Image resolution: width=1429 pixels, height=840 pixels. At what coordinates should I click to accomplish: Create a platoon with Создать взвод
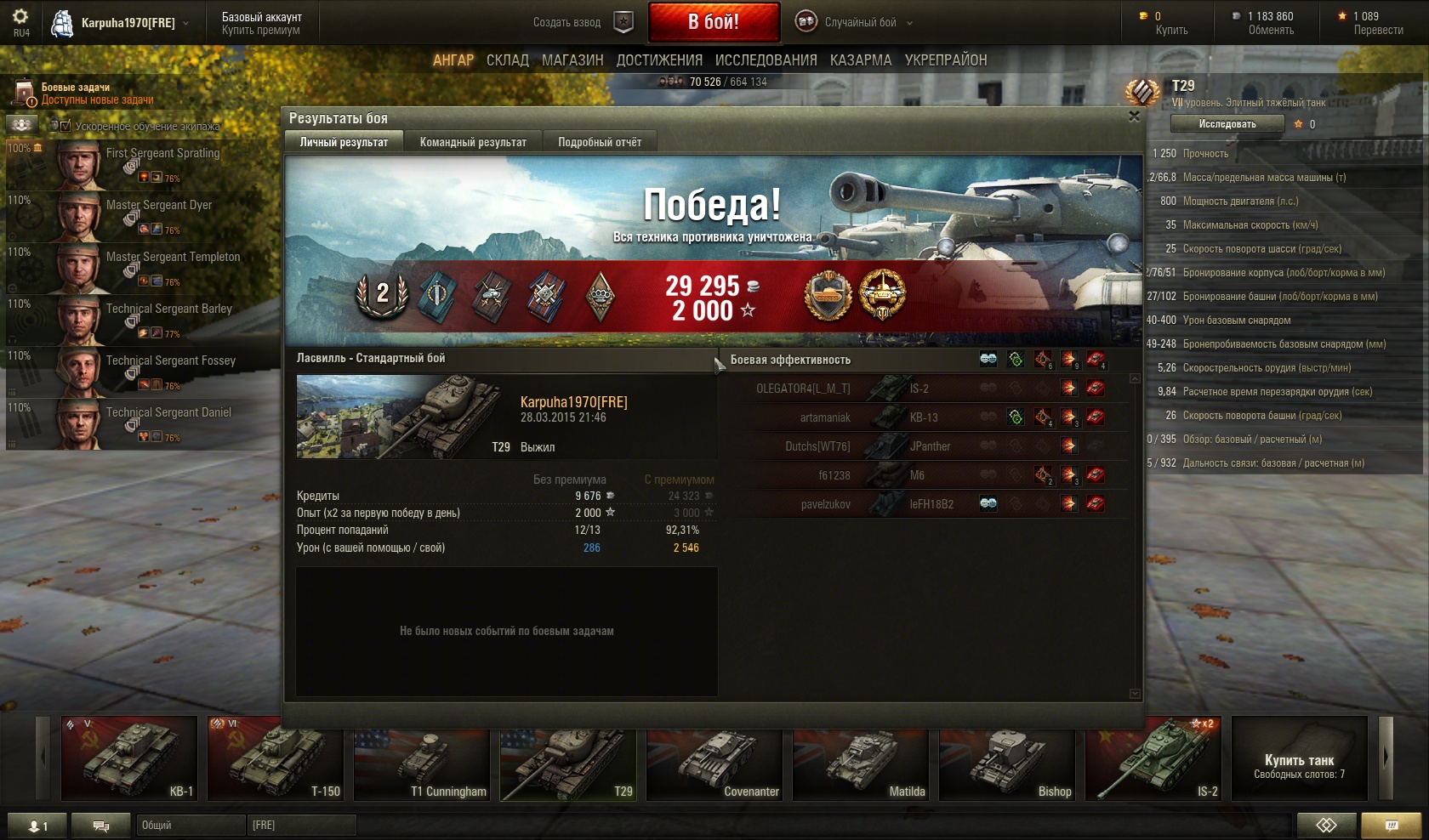[583, 23]
